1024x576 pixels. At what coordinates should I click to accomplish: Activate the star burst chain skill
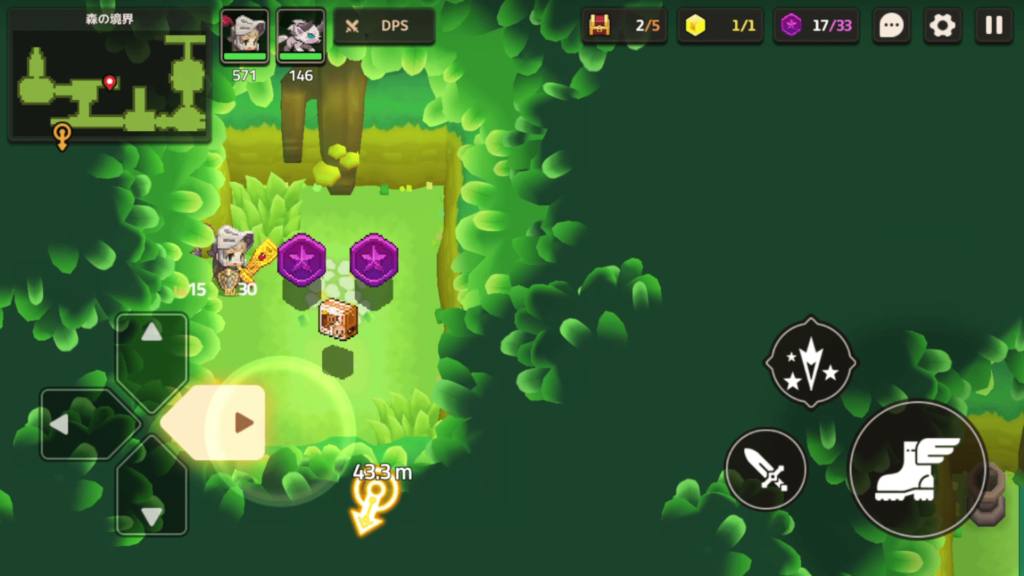[x=810, y=364]
